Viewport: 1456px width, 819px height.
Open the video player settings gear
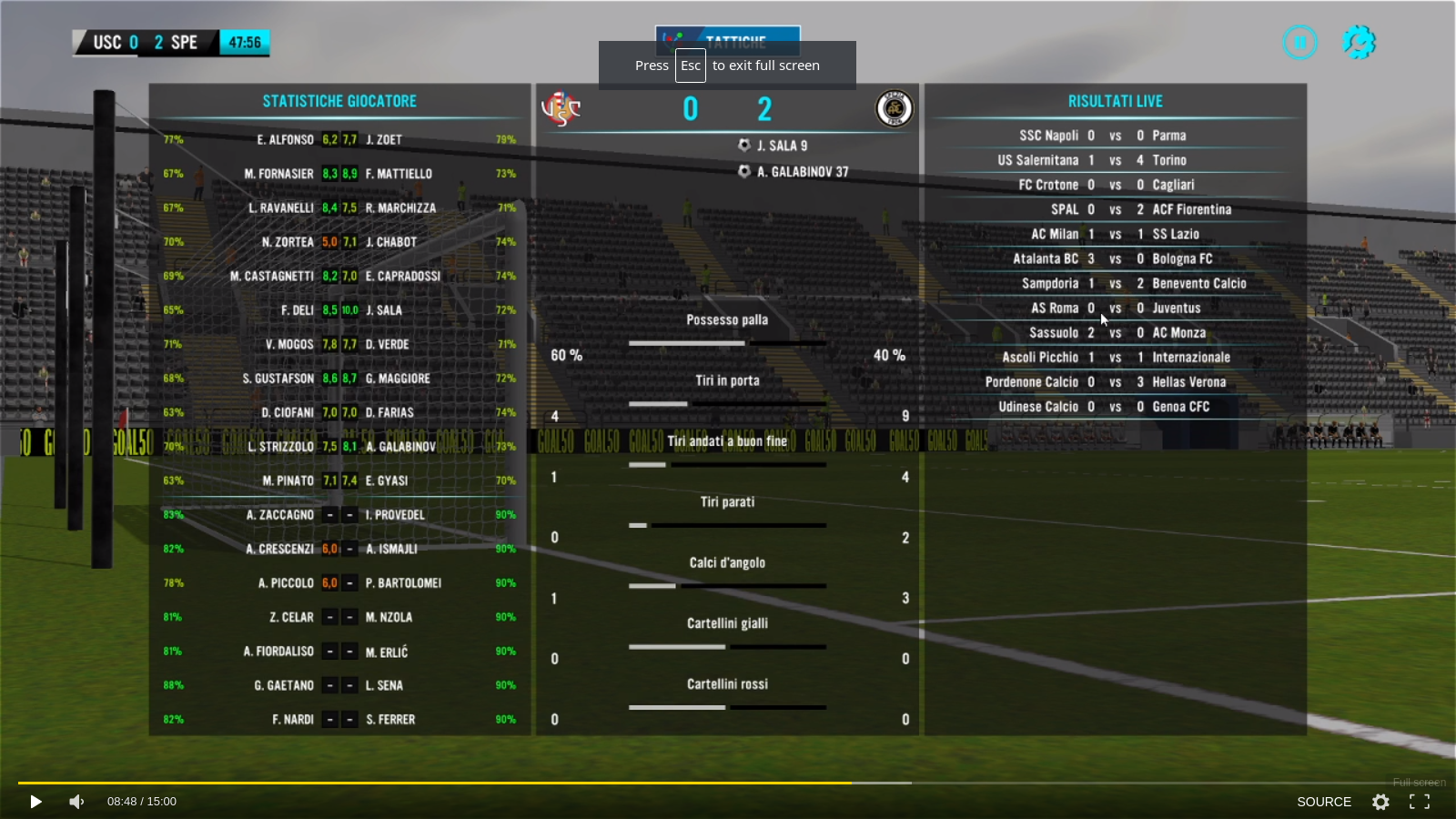tap(1380, 802)
